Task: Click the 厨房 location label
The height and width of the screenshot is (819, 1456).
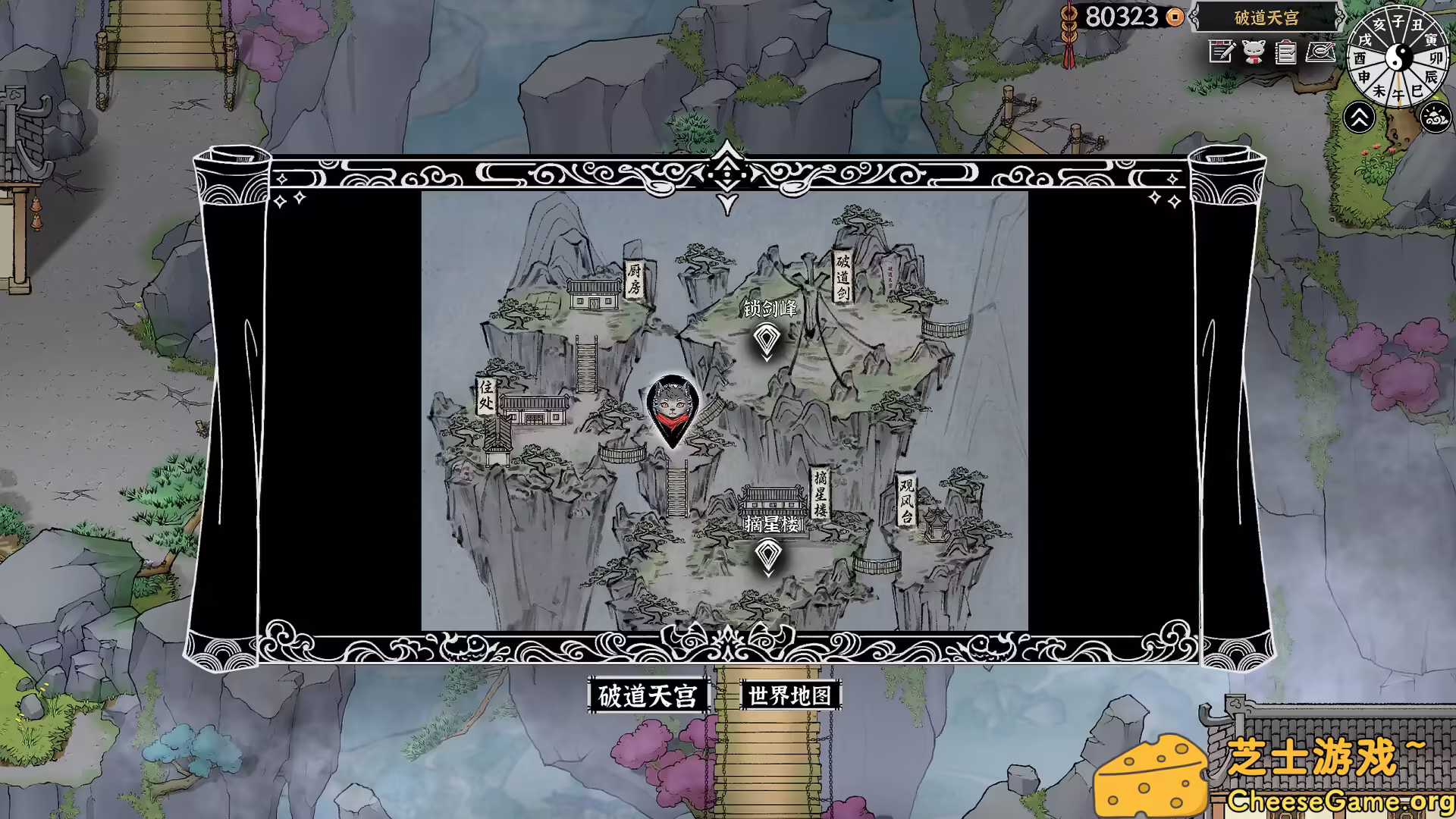Action: [x=635, y=280]
